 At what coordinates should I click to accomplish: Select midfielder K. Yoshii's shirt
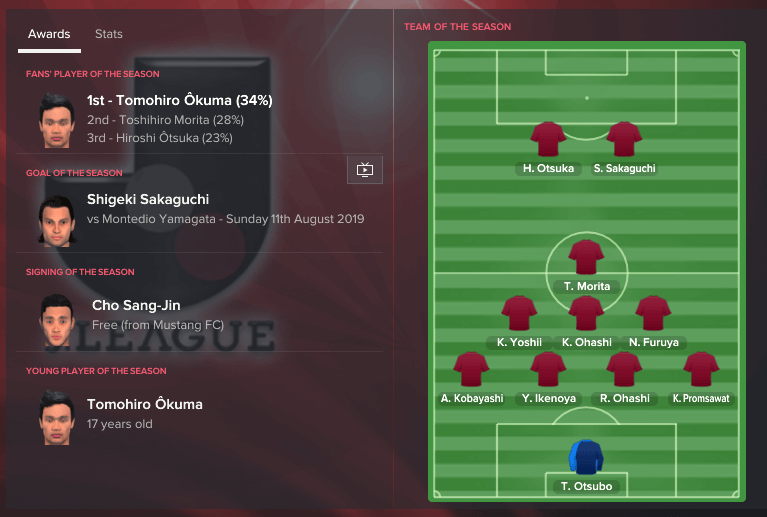[519, 313]
